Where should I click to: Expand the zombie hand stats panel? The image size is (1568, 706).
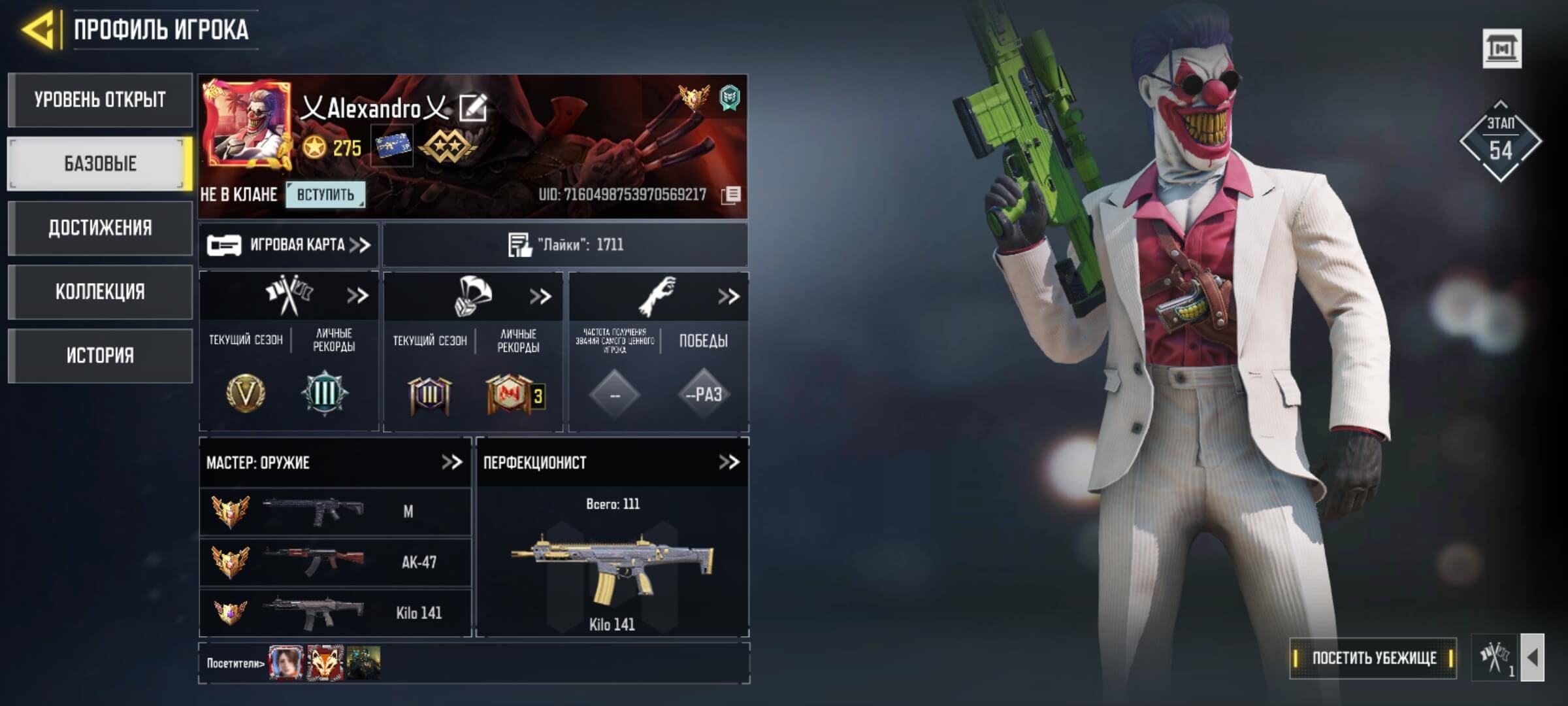click(728, 297)
